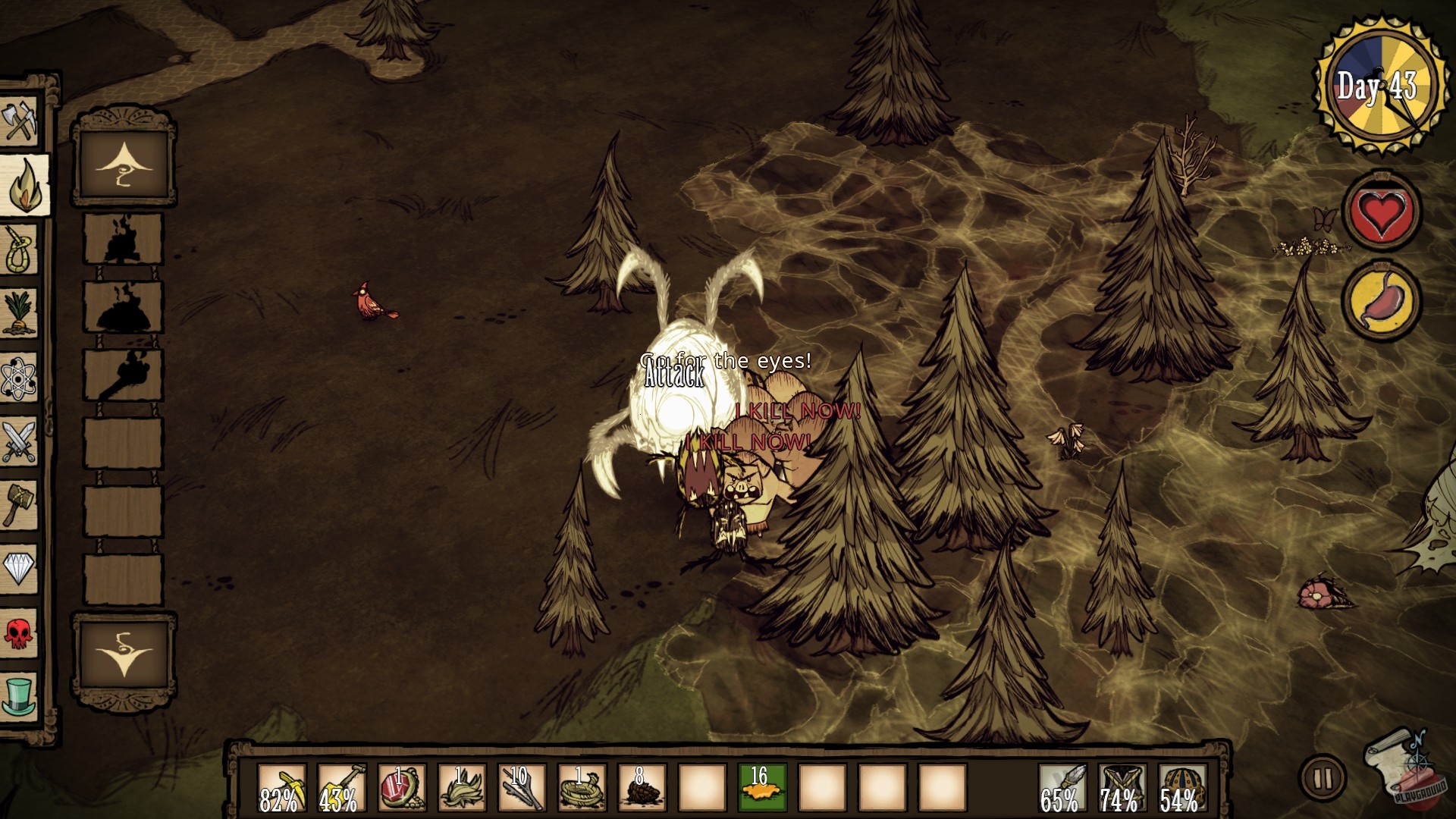1456x819 pixels.
Task: Choose the pine cones inventory slot
Action: click(x=642, y=789)
